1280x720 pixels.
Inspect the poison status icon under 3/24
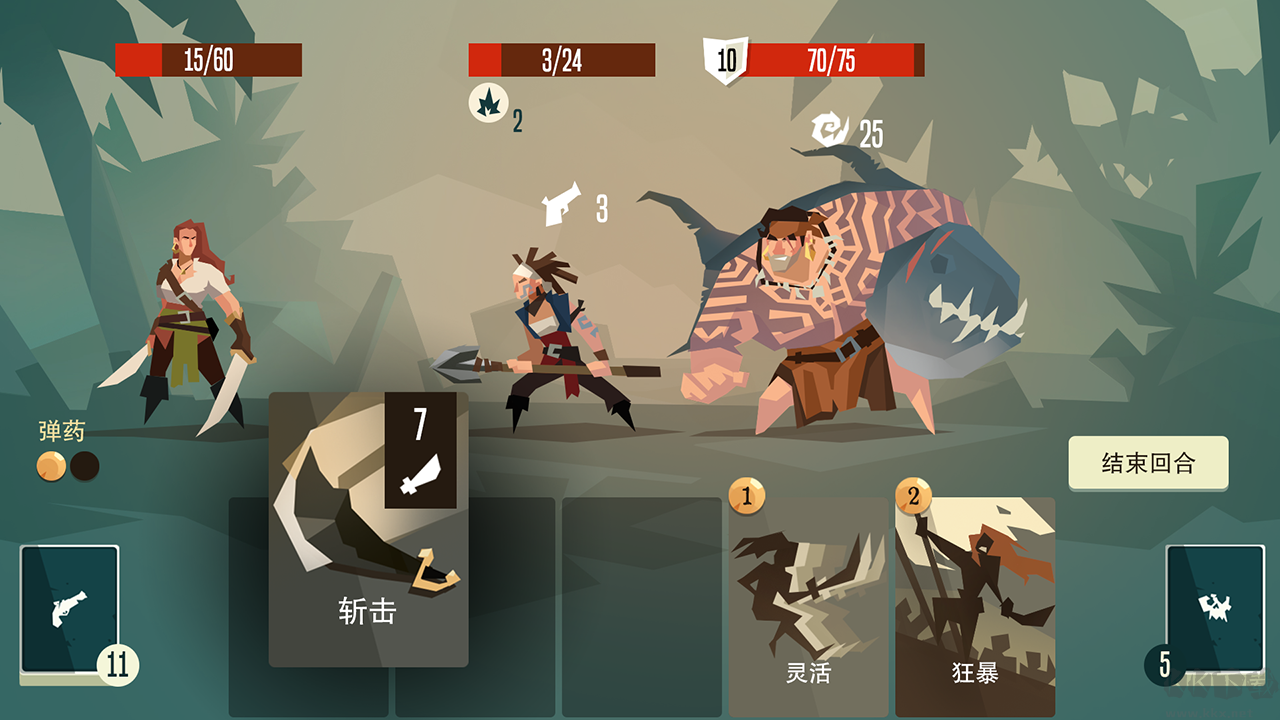coord(489,103)
